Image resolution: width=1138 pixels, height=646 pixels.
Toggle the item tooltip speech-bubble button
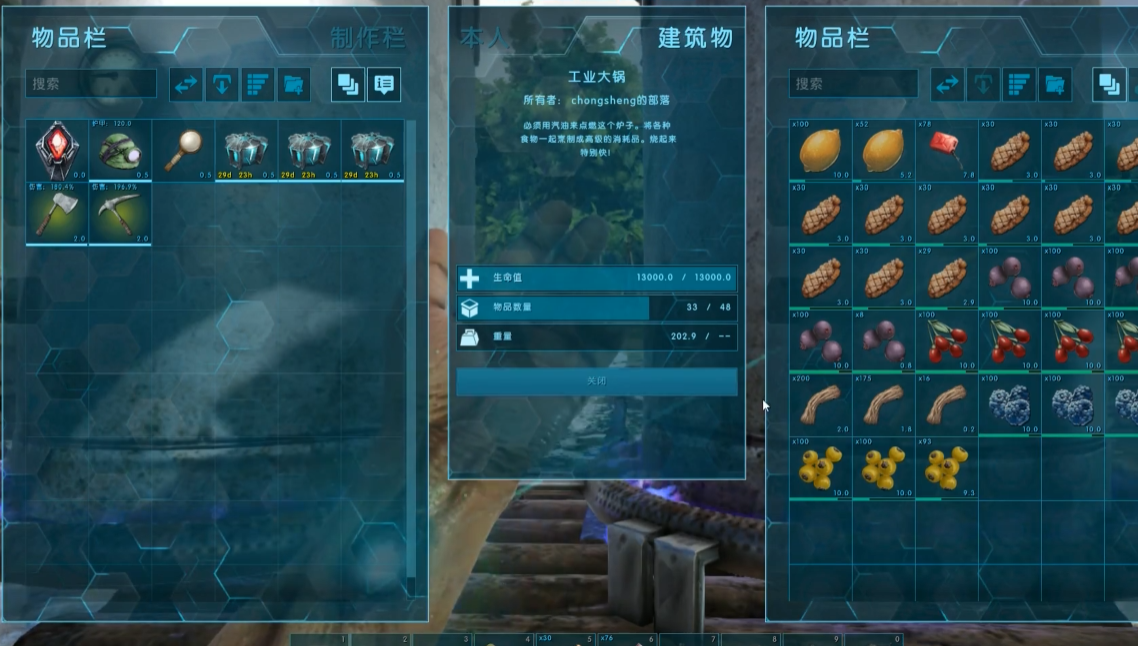(384, 85)
